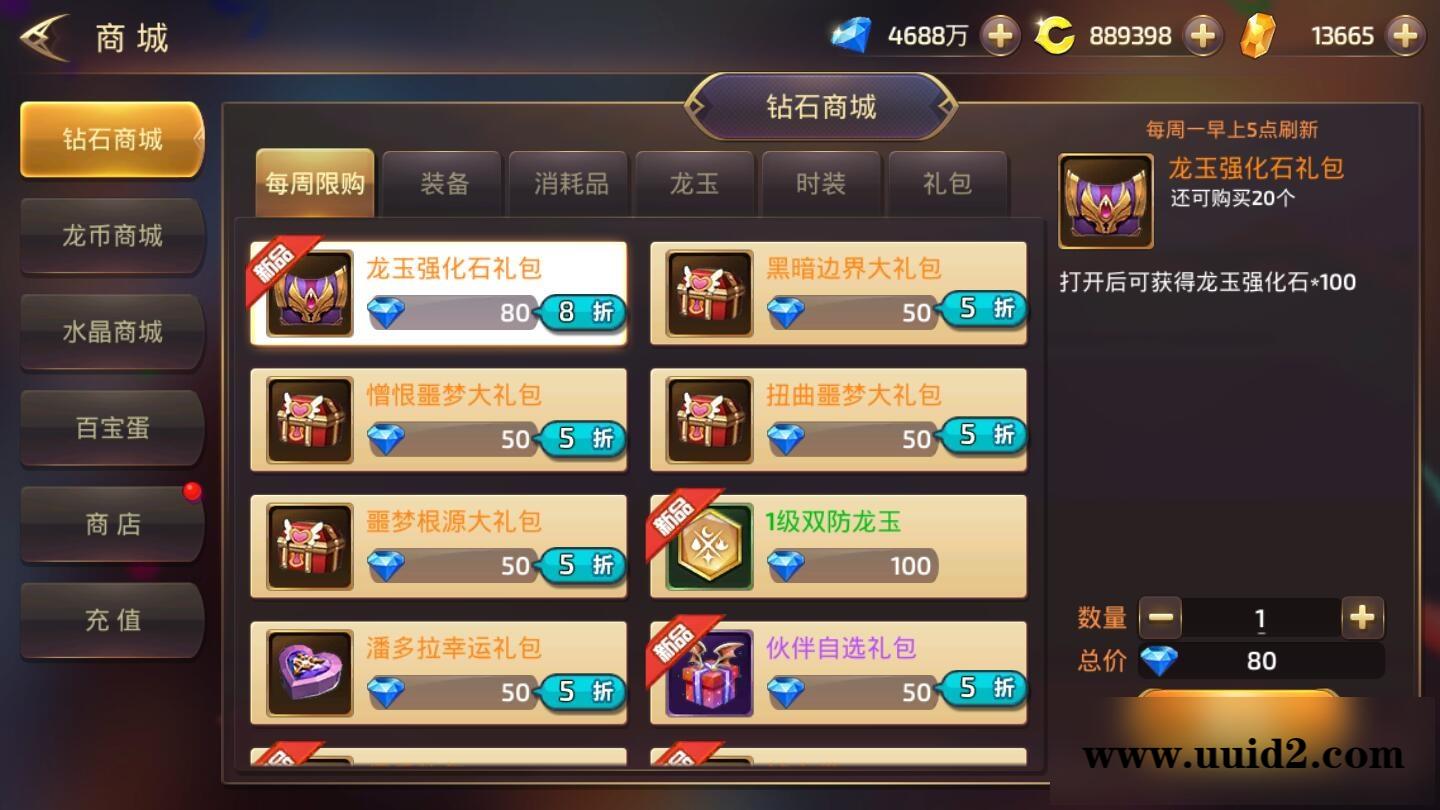This screenshot has width=1440, height=810.
Task: Open the 时装 category tab
Action: (821, 183)
